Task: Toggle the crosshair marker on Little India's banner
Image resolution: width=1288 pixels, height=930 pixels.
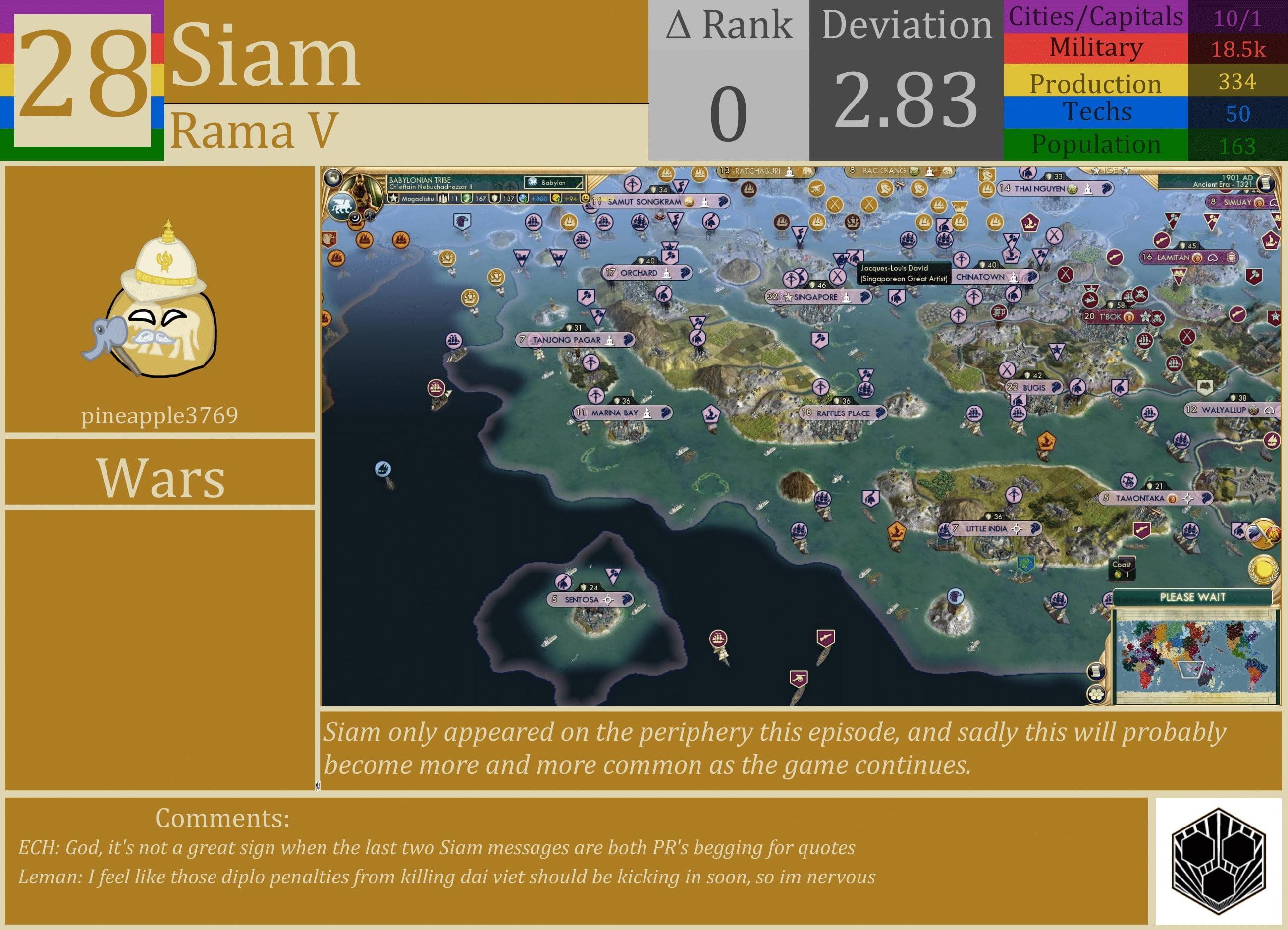Action: (x=1017, y=529)
